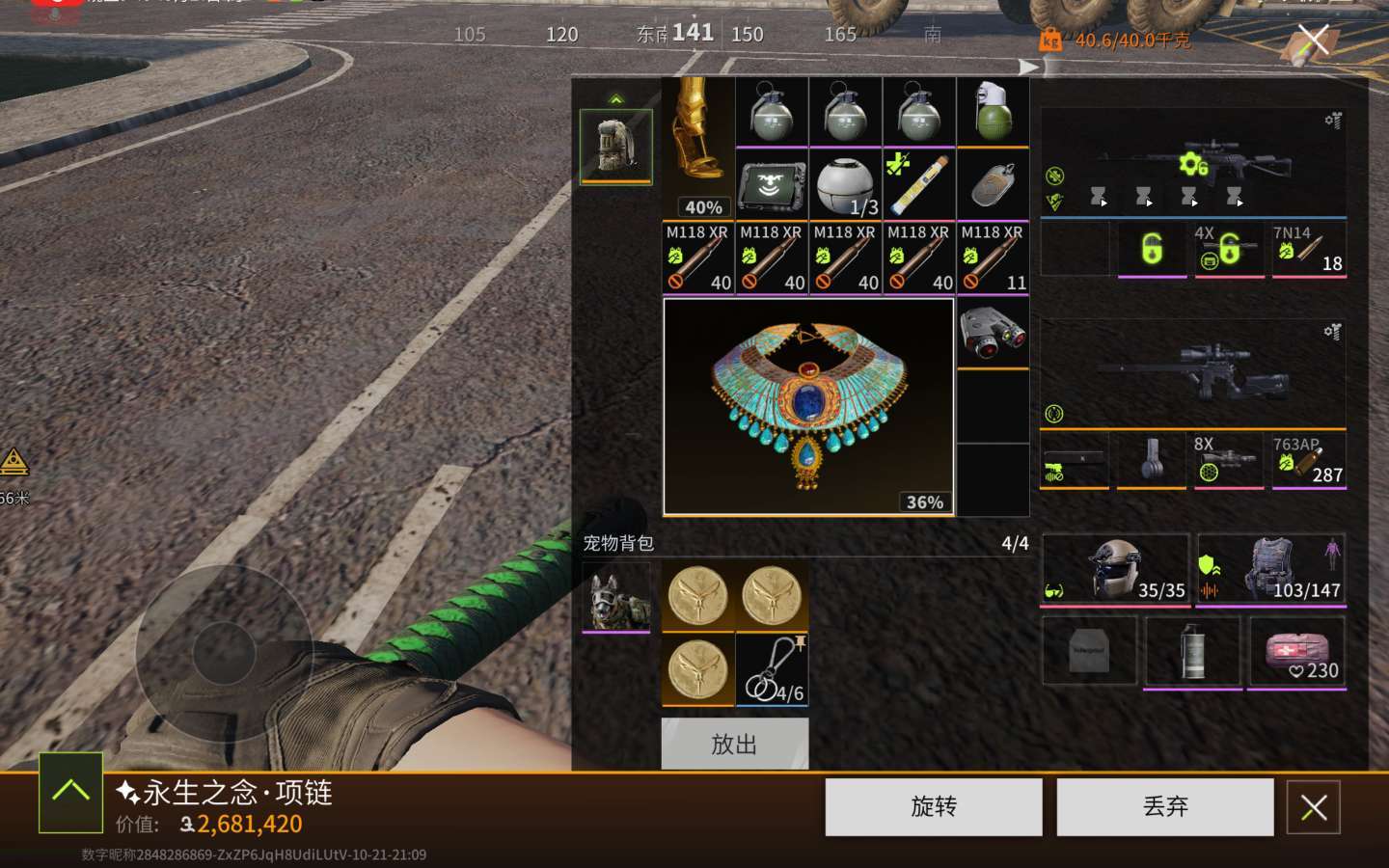Select the golden leg statue item
1389x868 pixels.
[698, 148]
